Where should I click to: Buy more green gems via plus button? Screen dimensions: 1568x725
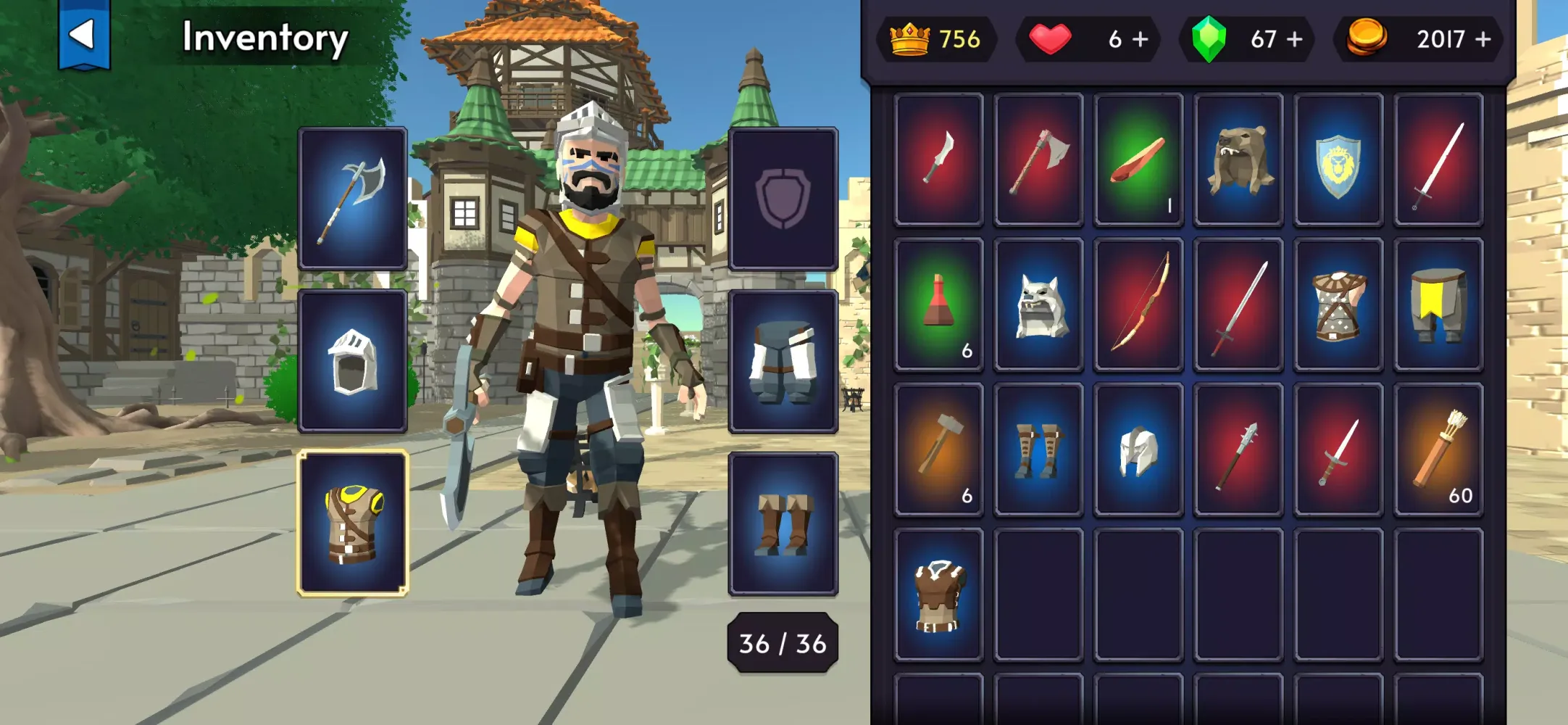point(1295,39)
